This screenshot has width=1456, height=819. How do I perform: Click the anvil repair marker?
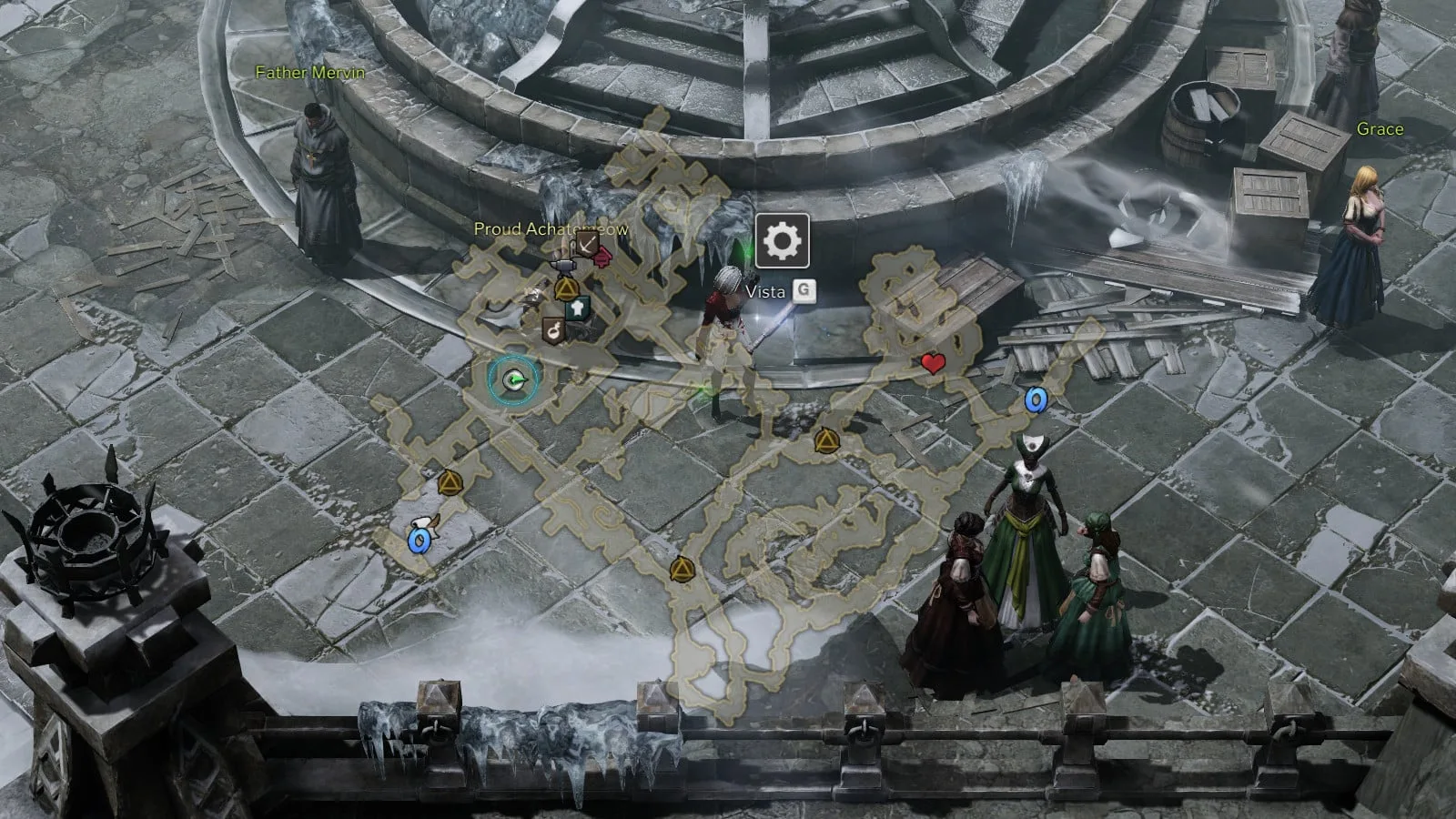click(x=564, y=265)
